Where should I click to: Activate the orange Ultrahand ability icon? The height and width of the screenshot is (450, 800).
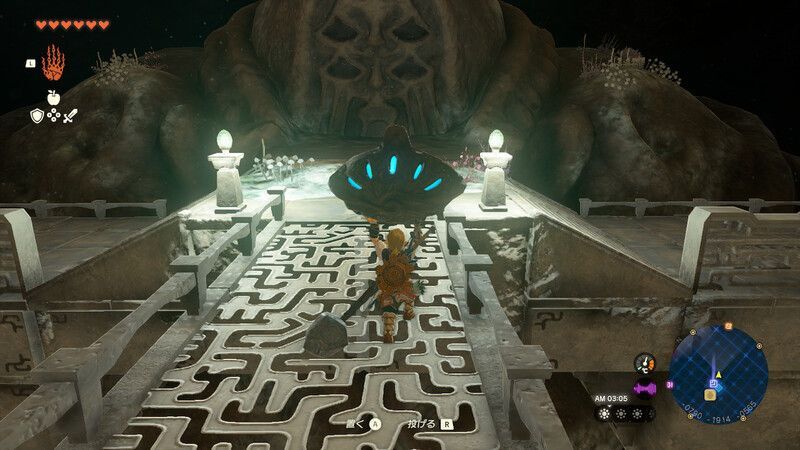[x=53, y=62]
